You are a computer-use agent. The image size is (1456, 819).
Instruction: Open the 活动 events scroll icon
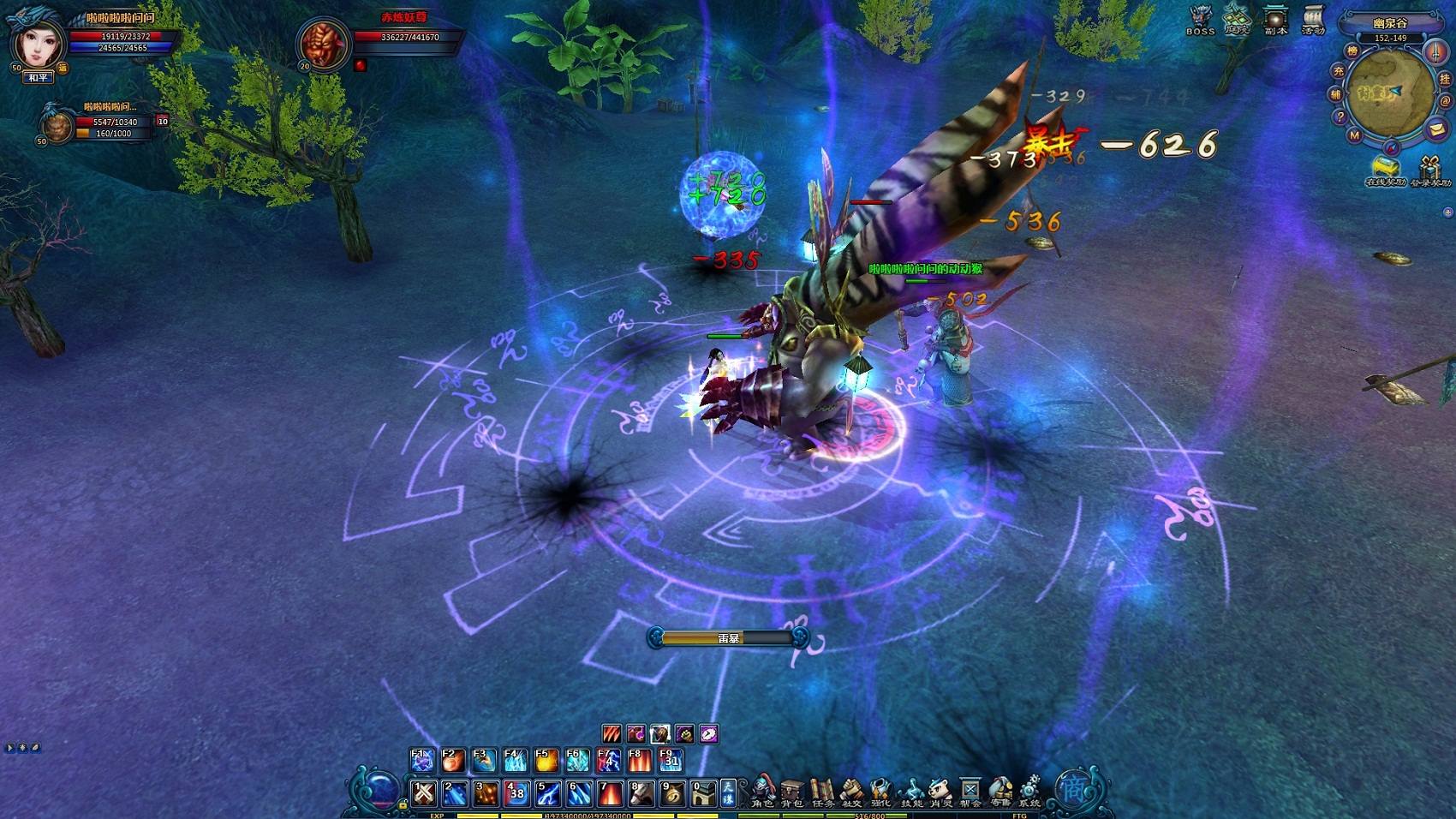[1313, 19]
